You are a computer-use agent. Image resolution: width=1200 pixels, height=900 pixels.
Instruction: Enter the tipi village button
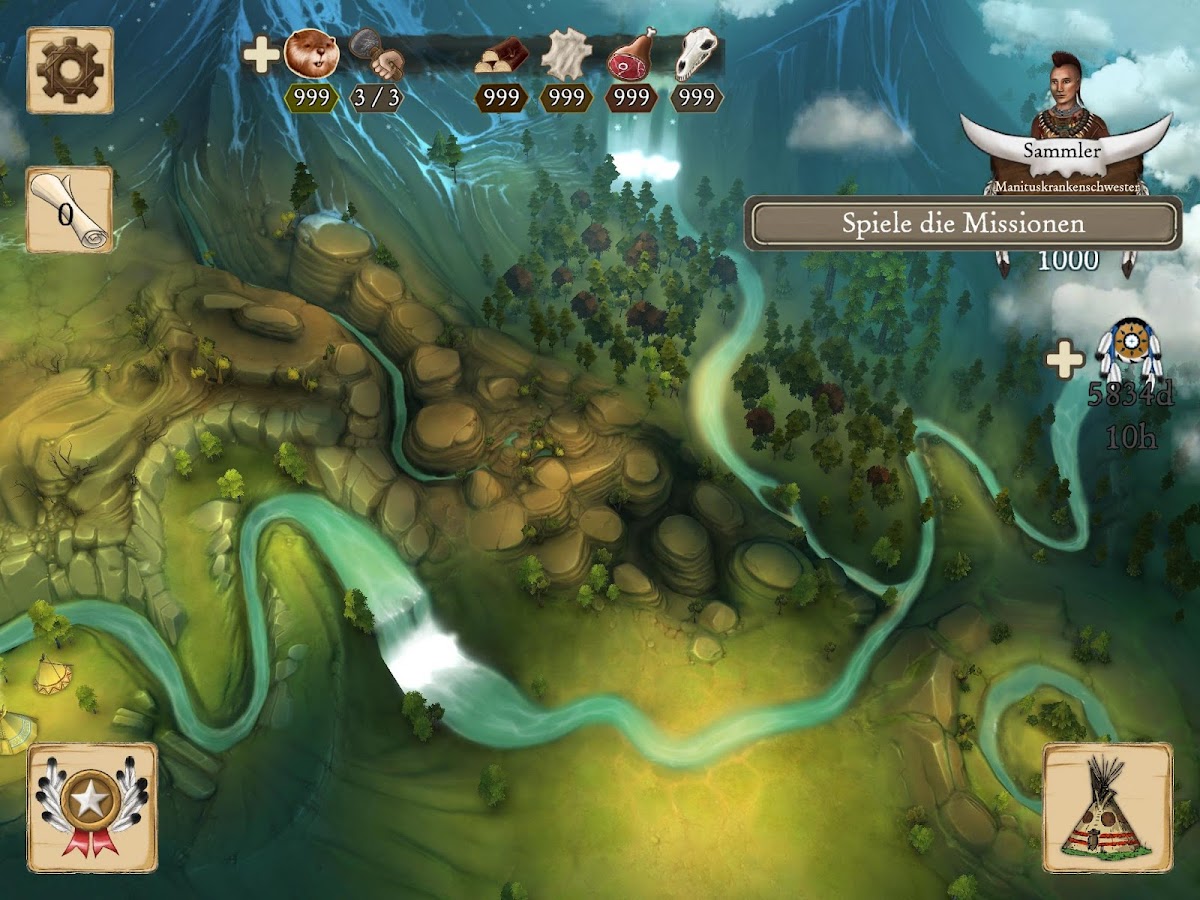tap(1107, 806)
